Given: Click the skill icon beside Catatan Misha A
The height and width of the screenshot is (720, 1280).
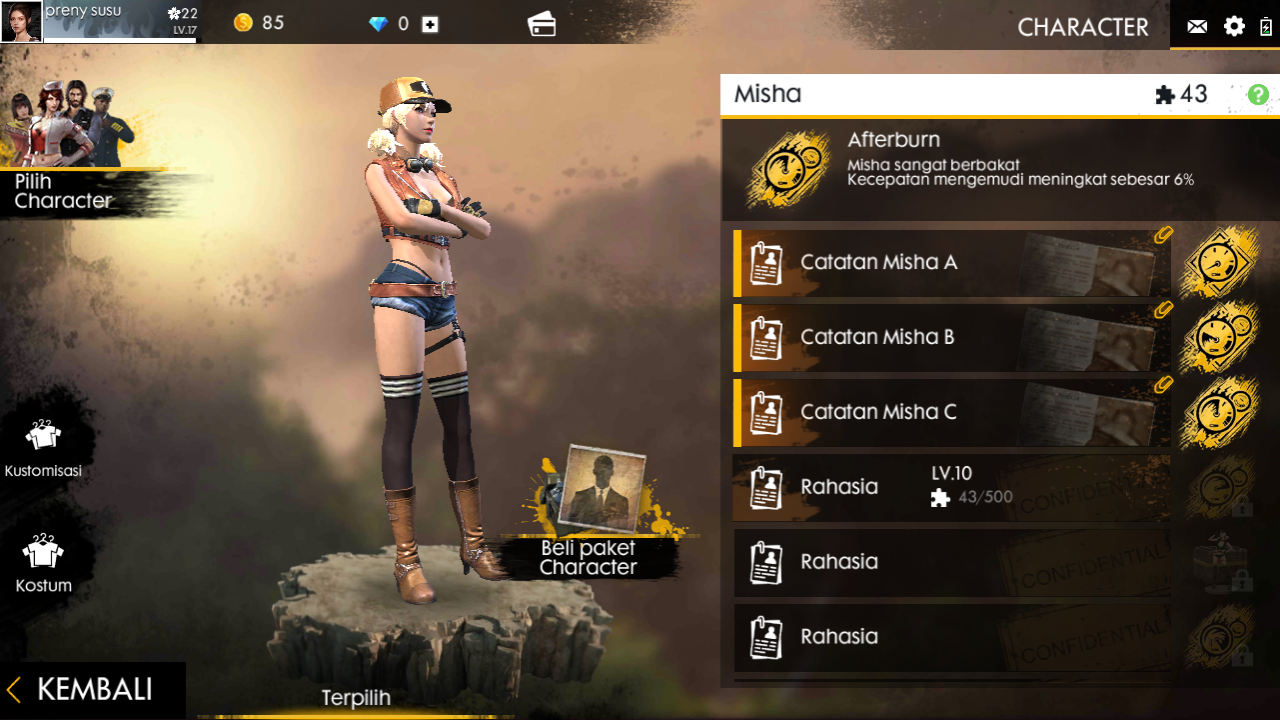Looking at the screenshot, I should click(1219, 263).
